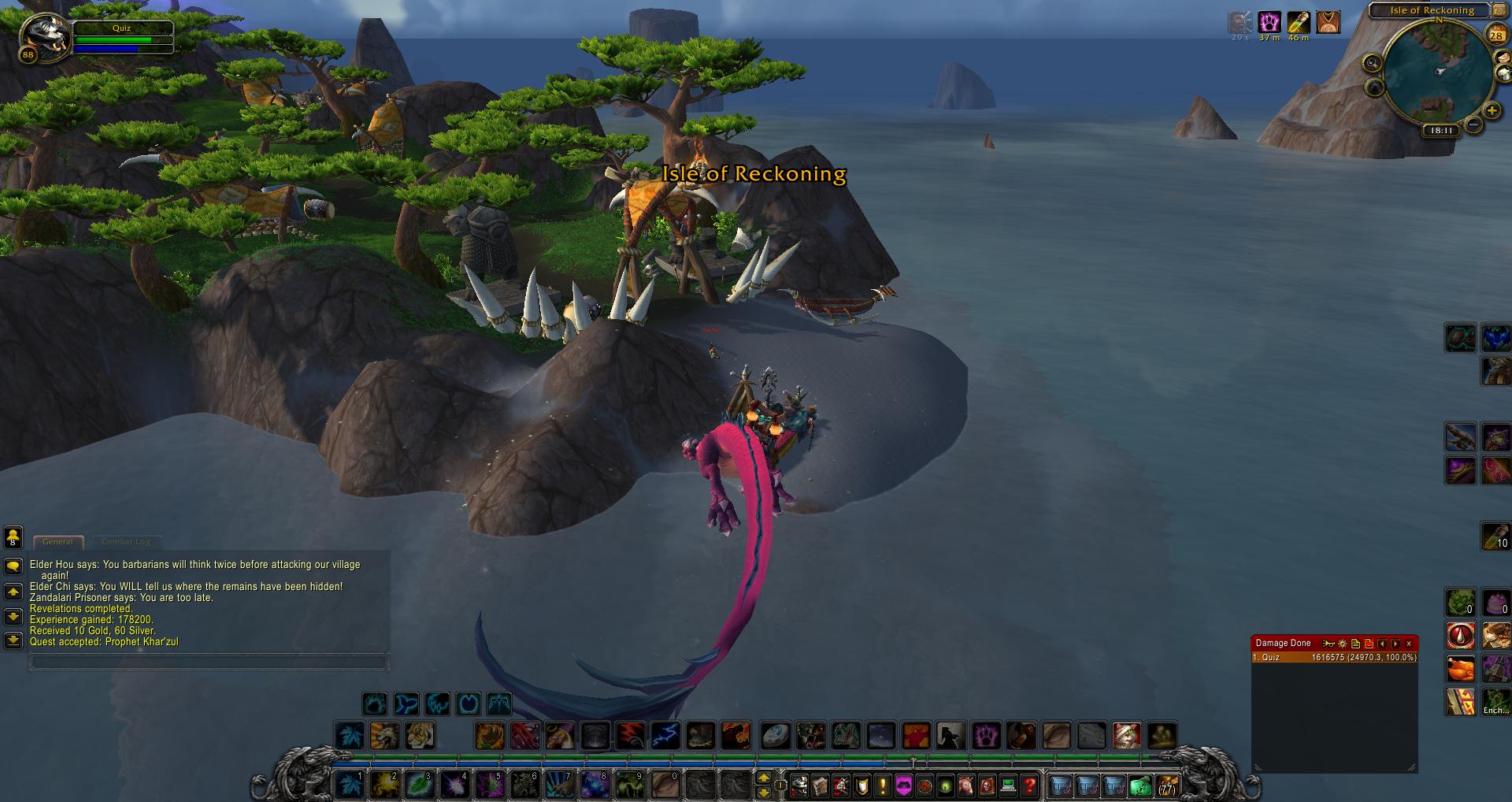Activate the blue leaf ability in slot 1
Screen dimensions: 1512x802
(x=349, y=785)
